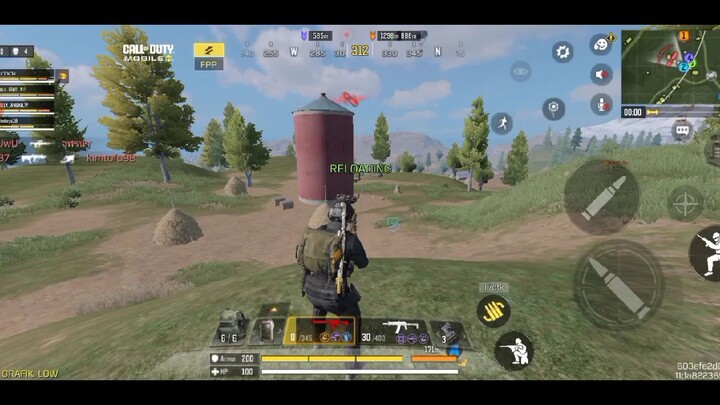Toggle the microphone button
Viewport: 720px width, 405px height.
pos(601,103)
